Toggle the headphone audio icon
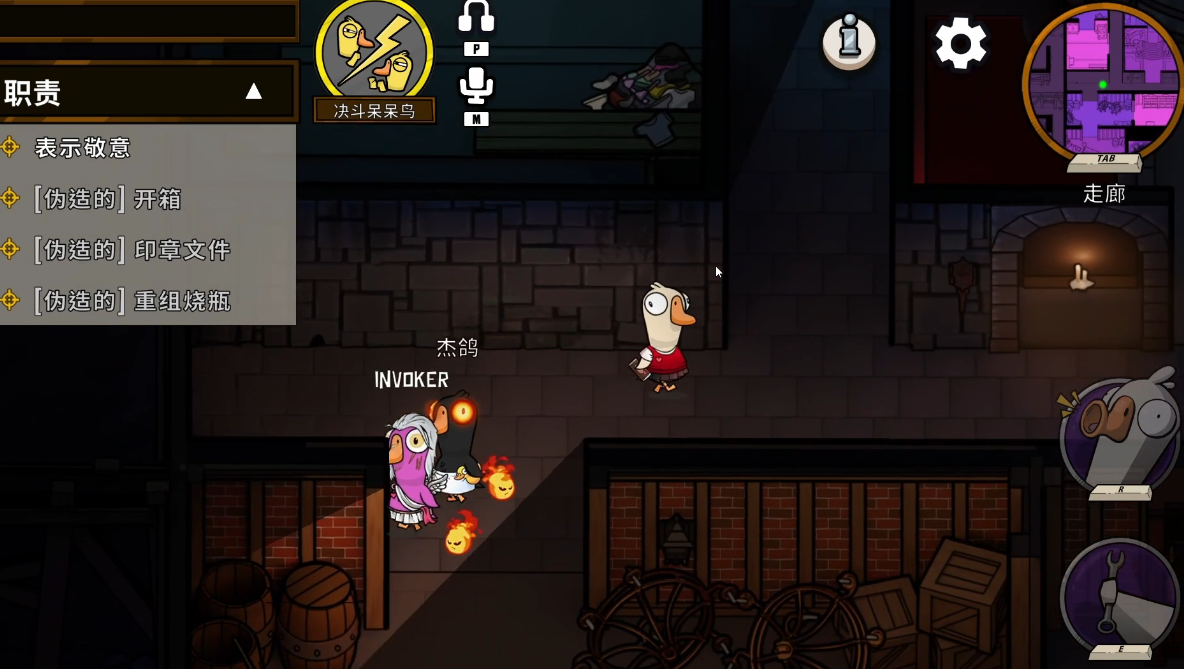Screen dimensions: 1184x669 [476, 17]
